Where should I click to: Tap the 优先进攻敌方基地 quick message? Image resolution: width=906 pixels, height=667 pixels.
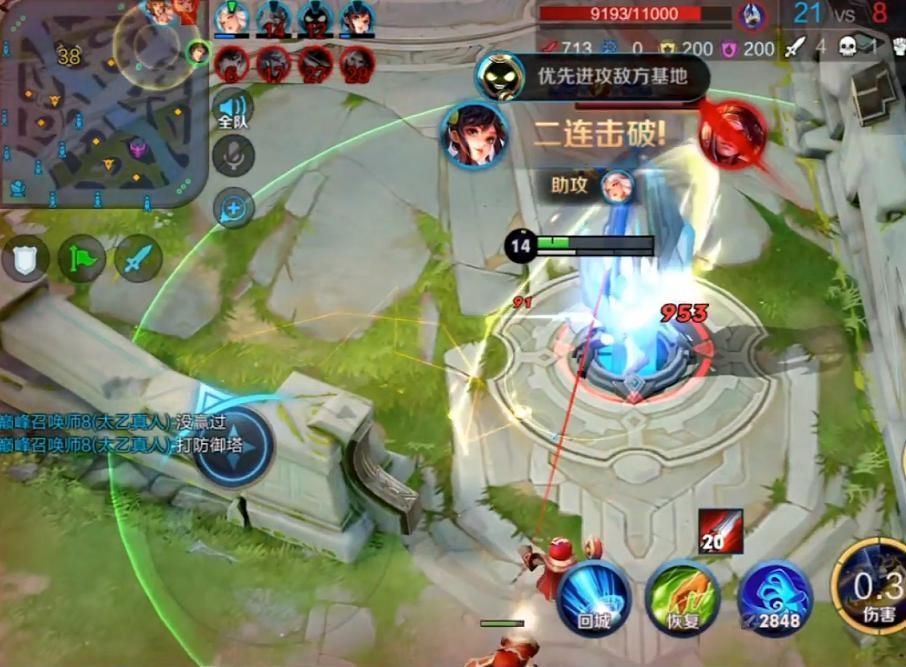611,75
